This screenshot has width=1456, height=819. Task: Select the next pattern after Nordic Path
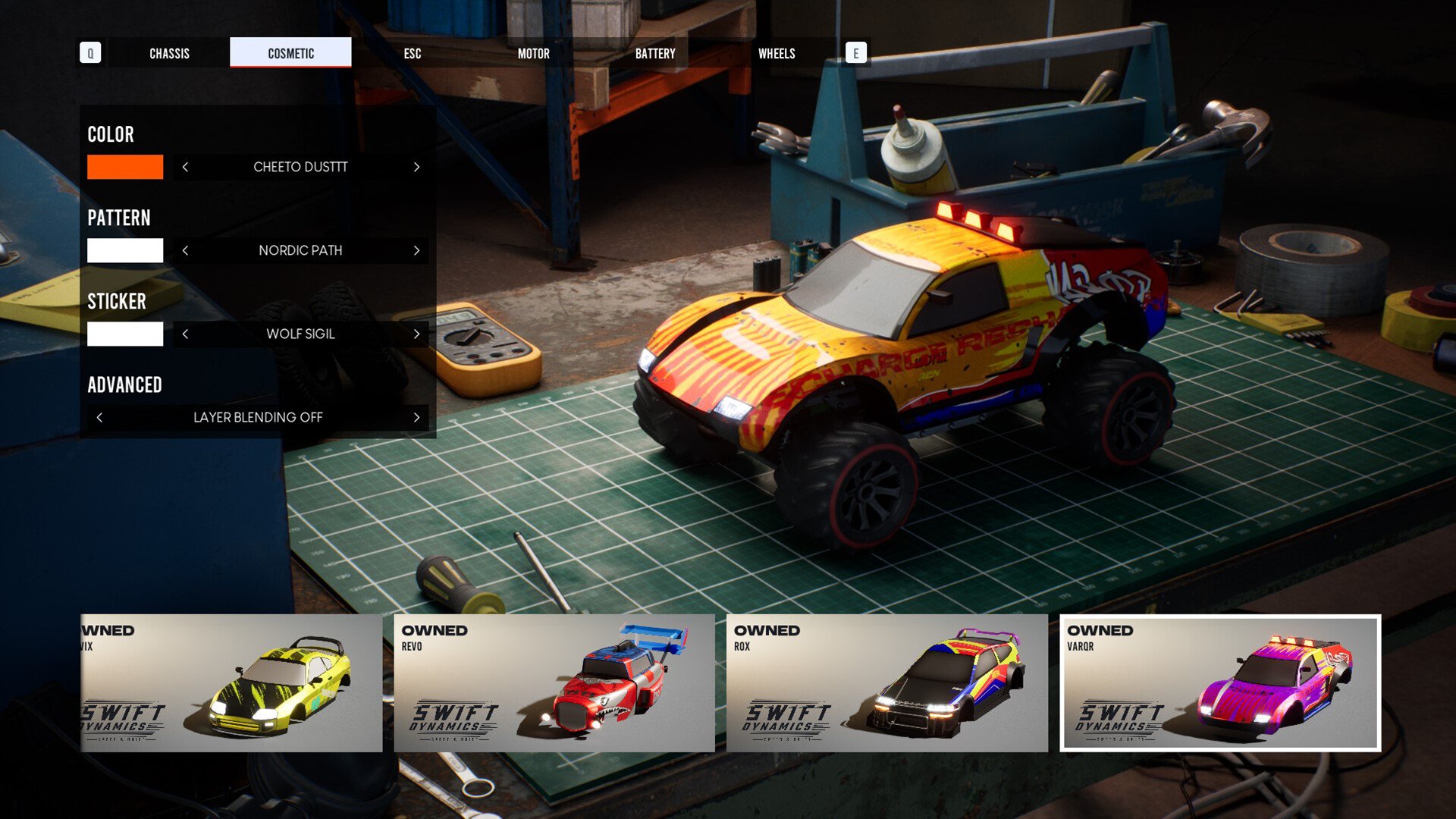416,250
